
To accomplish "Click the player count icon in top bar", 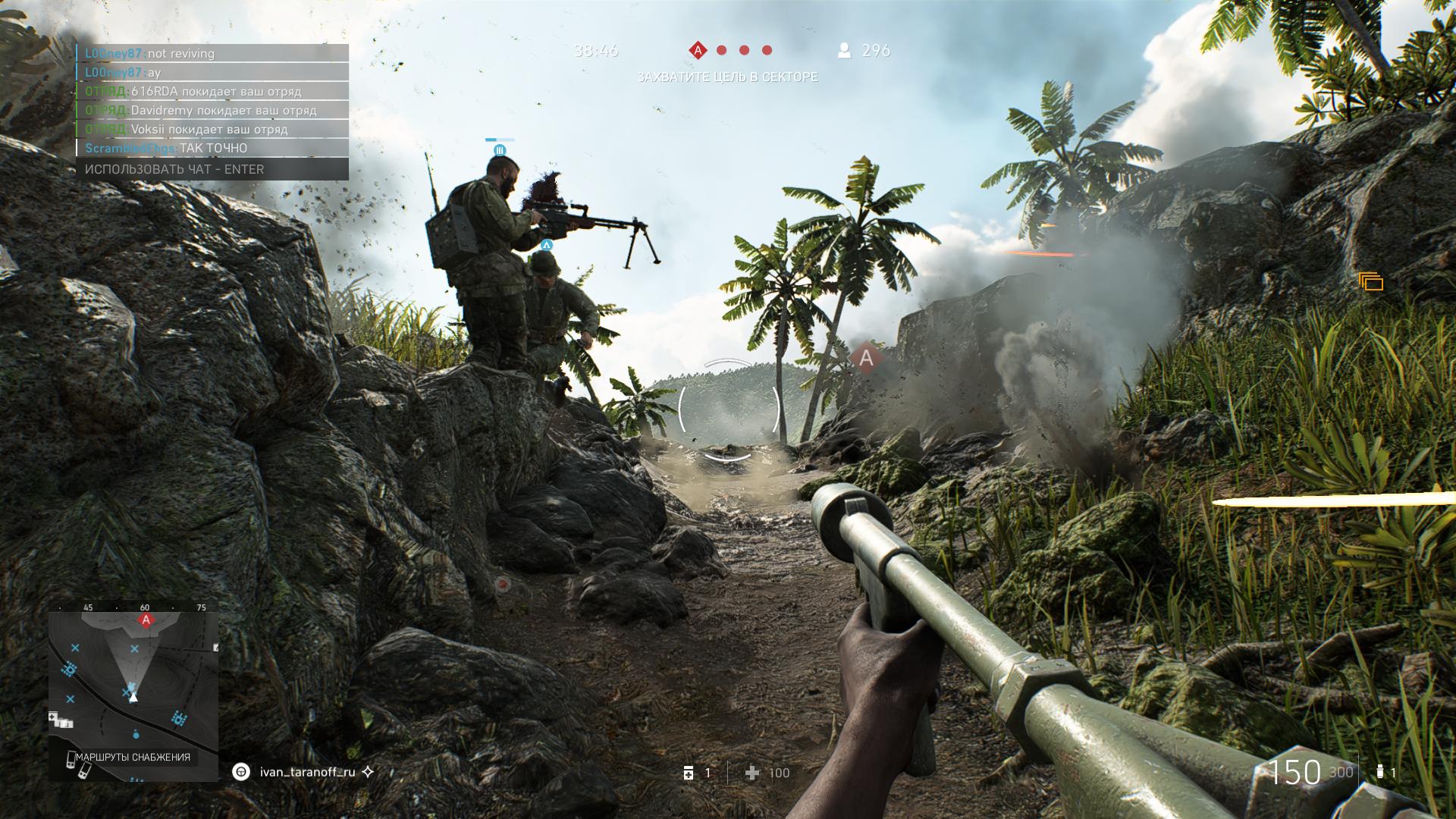I will (x=843, y=51).
